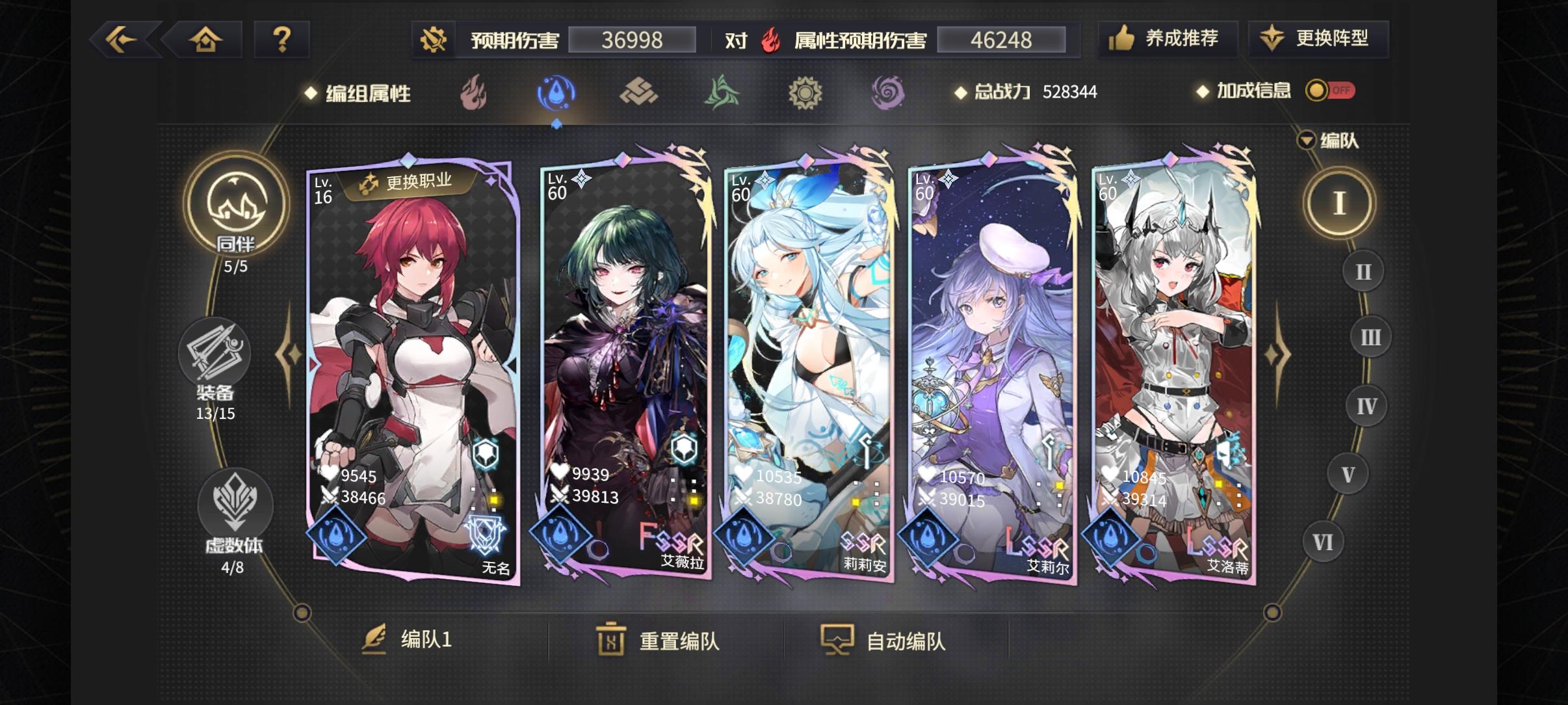
Task: Select the dark element filter icon
Action: [889, 92]
